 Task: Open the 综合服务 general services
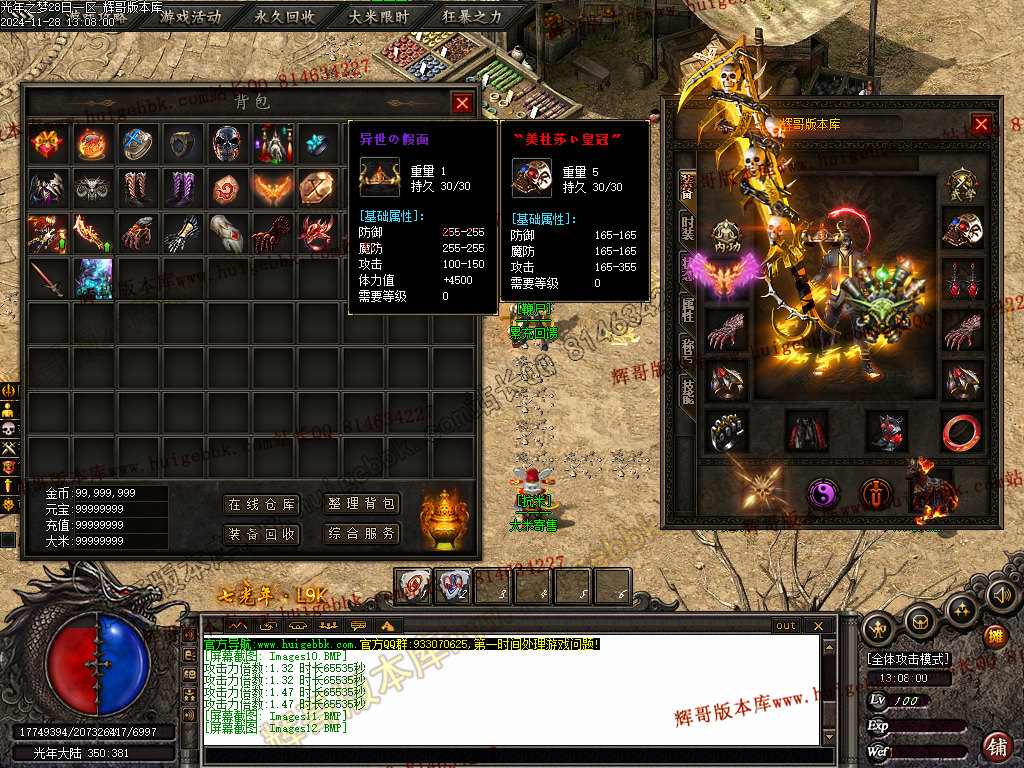click(361, 534)
